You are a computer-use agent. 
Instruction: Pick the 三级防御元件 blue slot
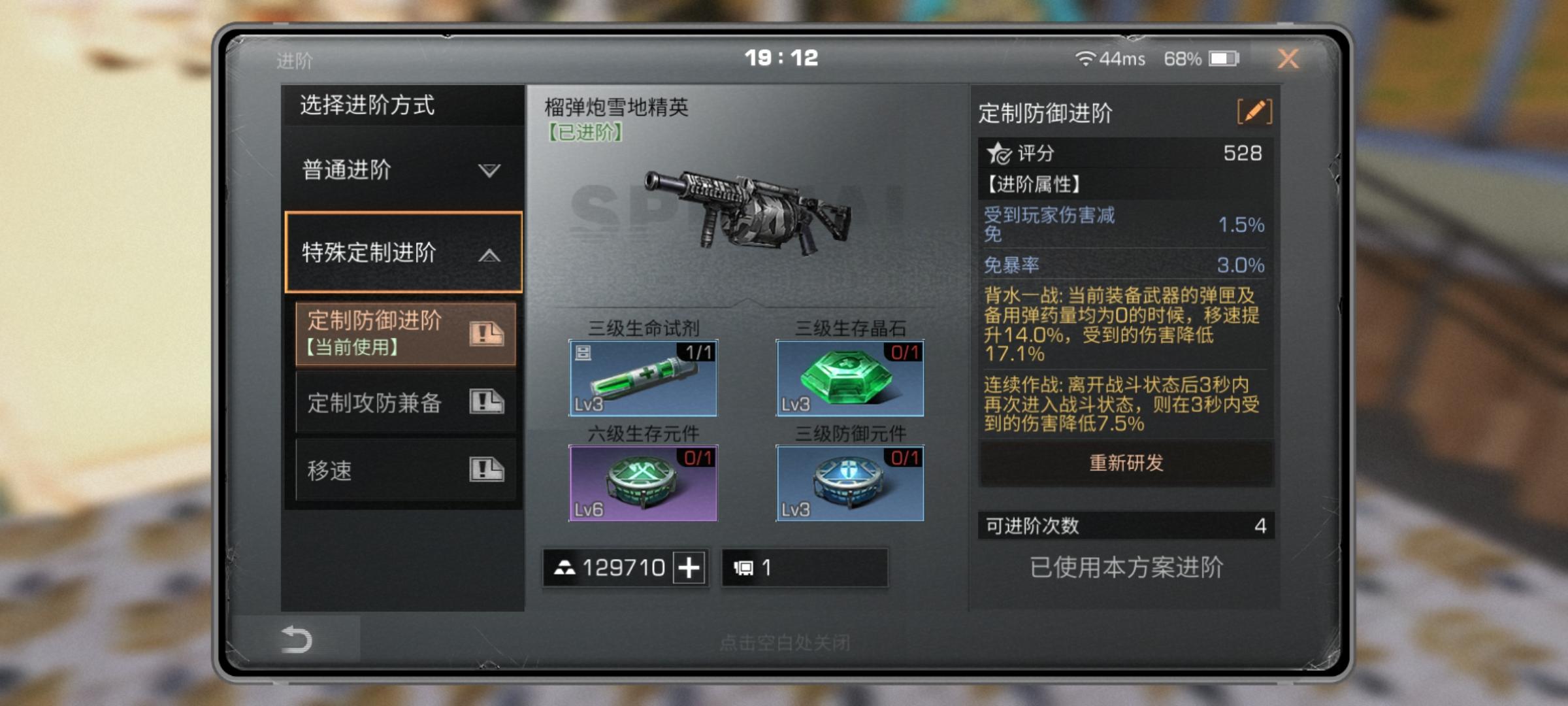tap(849, 483)
